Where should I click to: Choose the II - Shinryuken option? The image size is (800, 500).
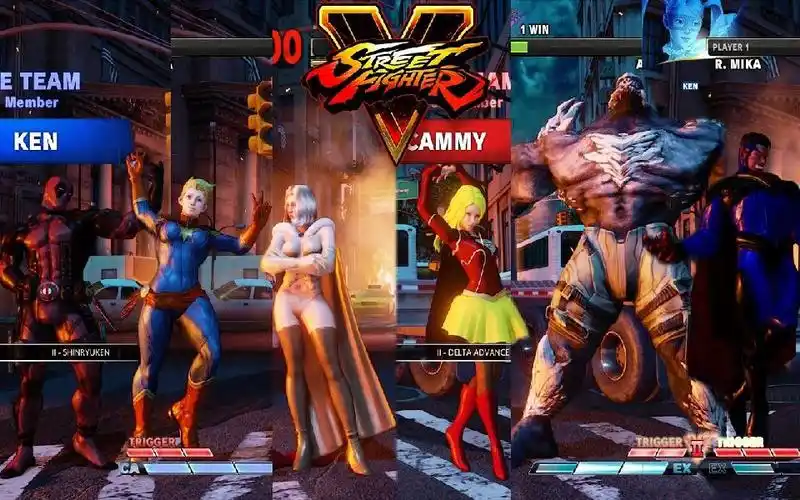pyautogui.click(x=70, y=352)
